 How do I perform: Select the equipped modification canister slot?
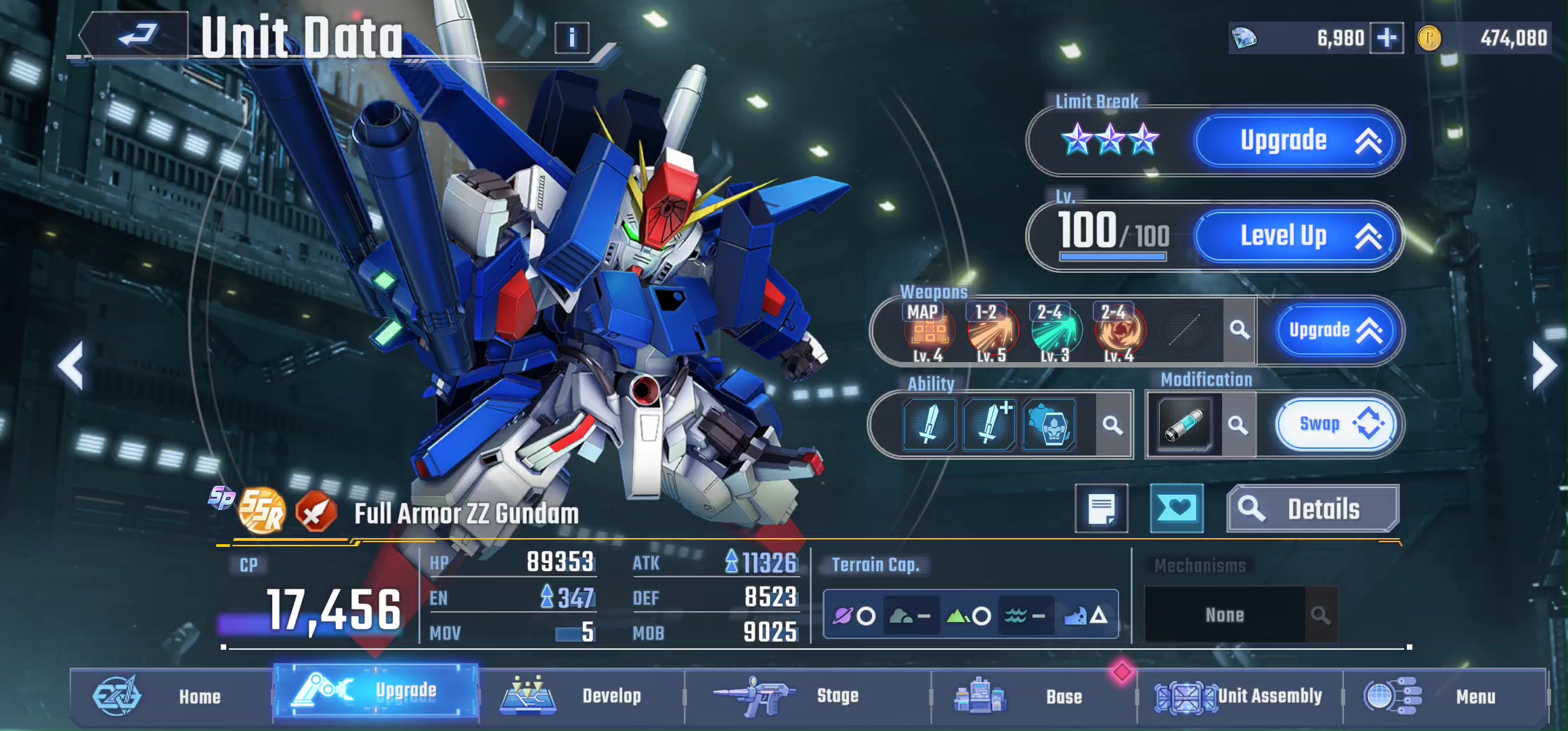[x=1184, y=425]
